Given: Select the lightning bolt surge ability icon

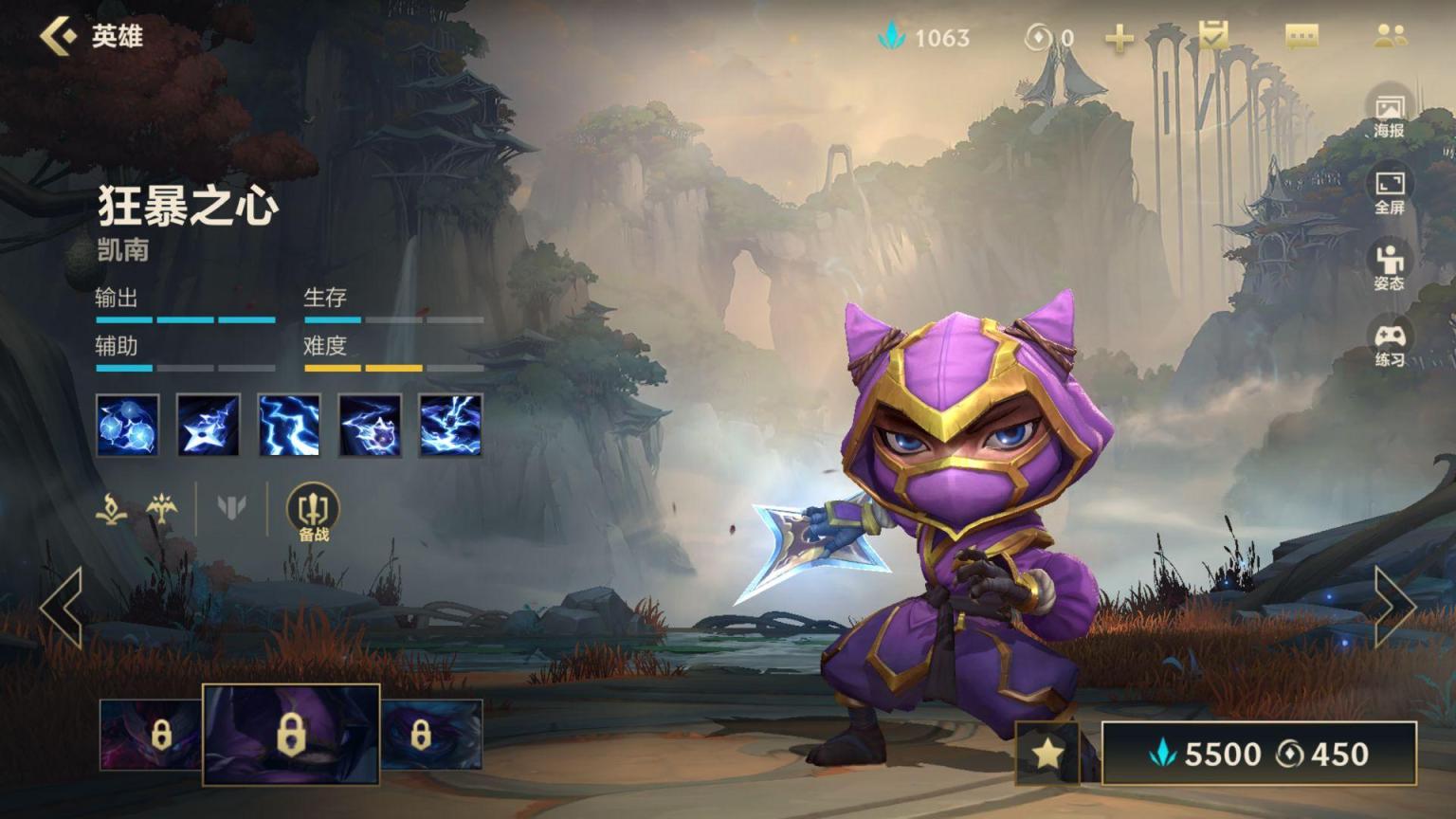Looking at the screenshot, I should pos(289,426).
